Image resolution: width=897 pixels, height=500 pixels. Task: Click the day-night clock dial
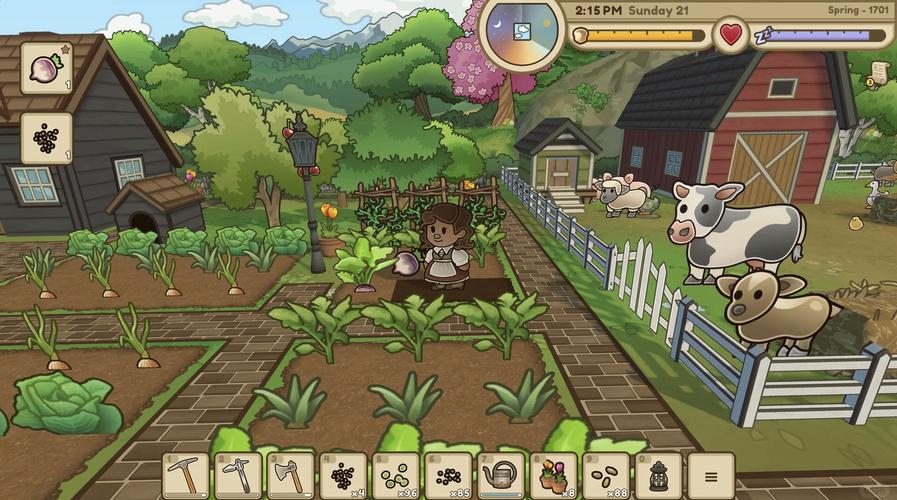point(524,31)
